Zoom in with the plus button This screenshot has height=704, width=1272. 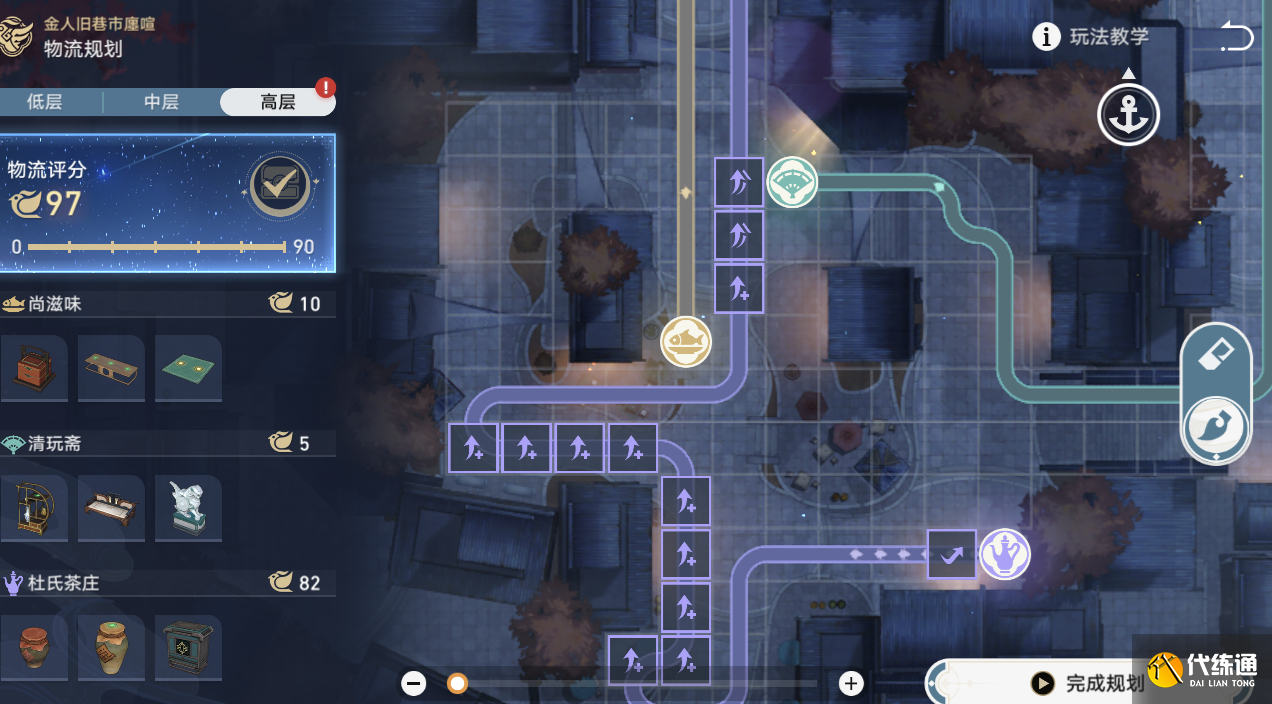tap(851, 683)
